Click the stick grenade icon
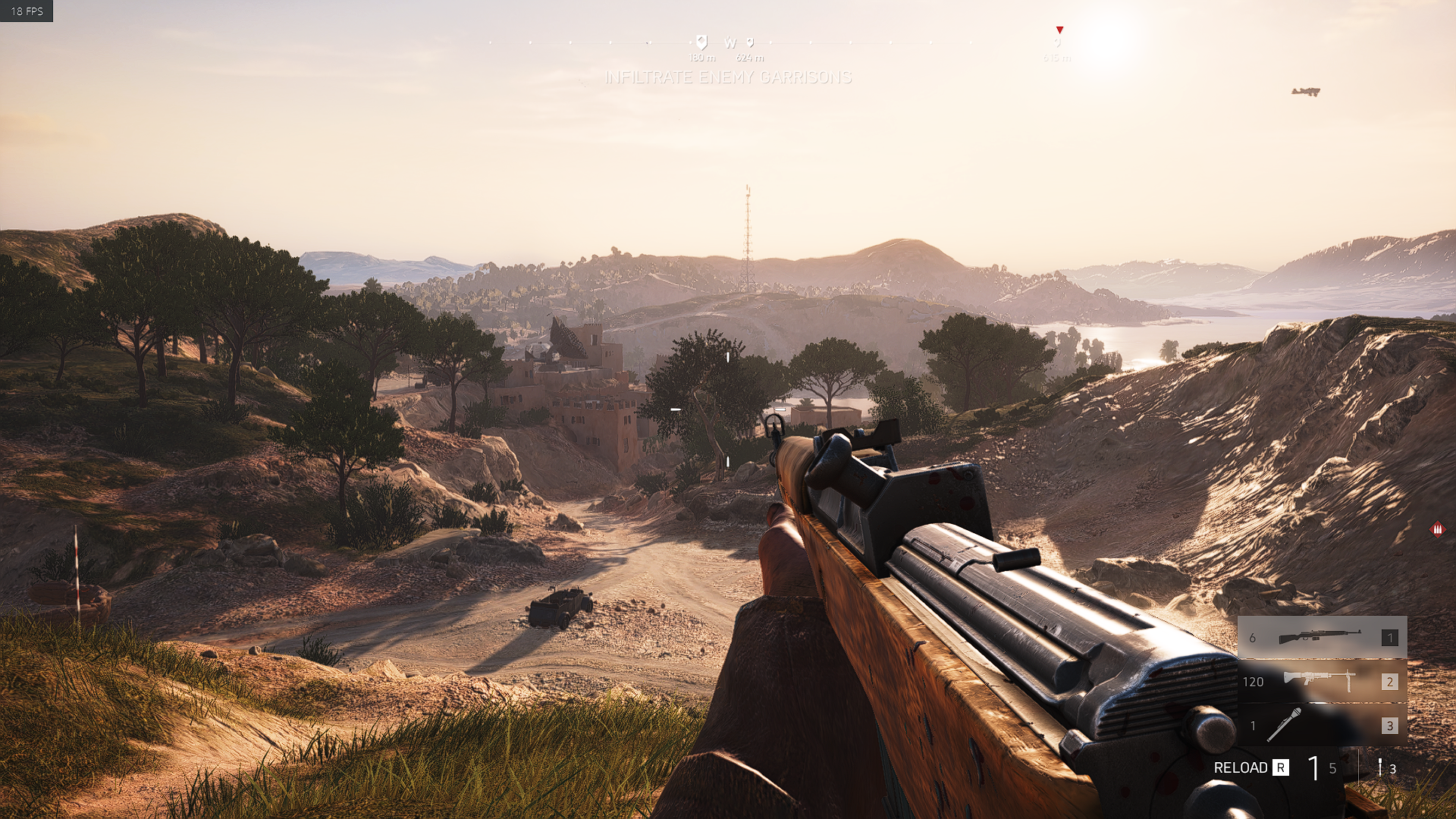 (1380, 767)
